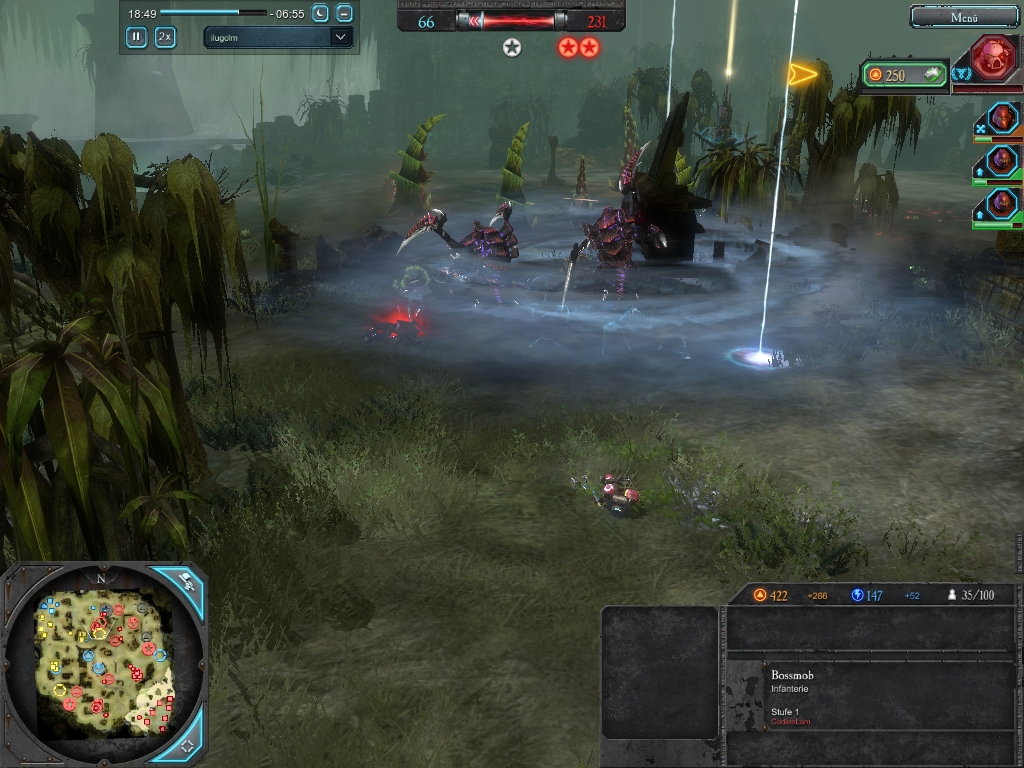The image size is (1024, 768).
Task: Pause the replay playback
Action: tap(136, 37)
